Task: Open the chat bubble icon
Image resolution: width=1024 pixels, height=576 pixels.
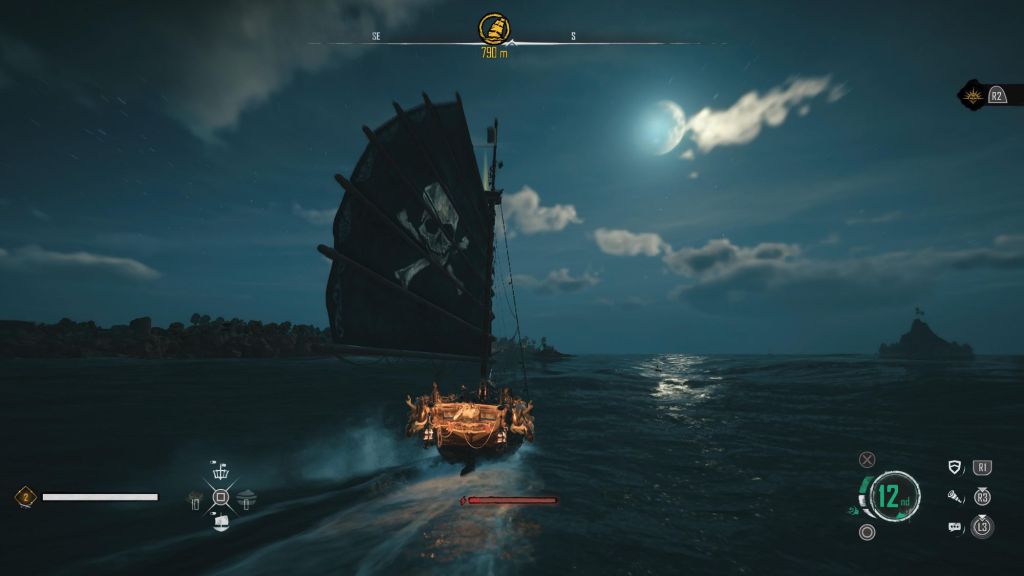Action: click(x=955, y=526)
